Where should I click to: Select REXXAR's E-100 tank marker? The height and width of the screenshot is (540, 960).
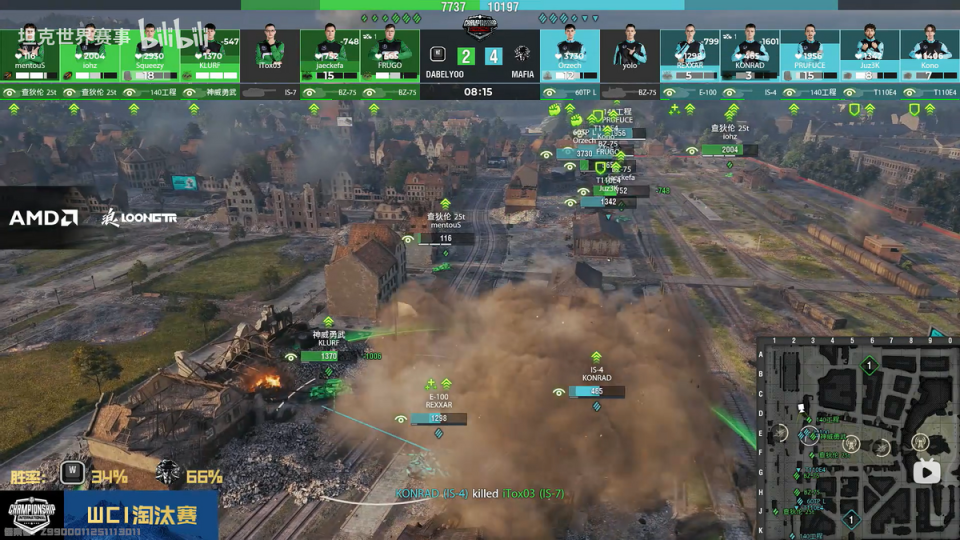(x=439, y=418)
